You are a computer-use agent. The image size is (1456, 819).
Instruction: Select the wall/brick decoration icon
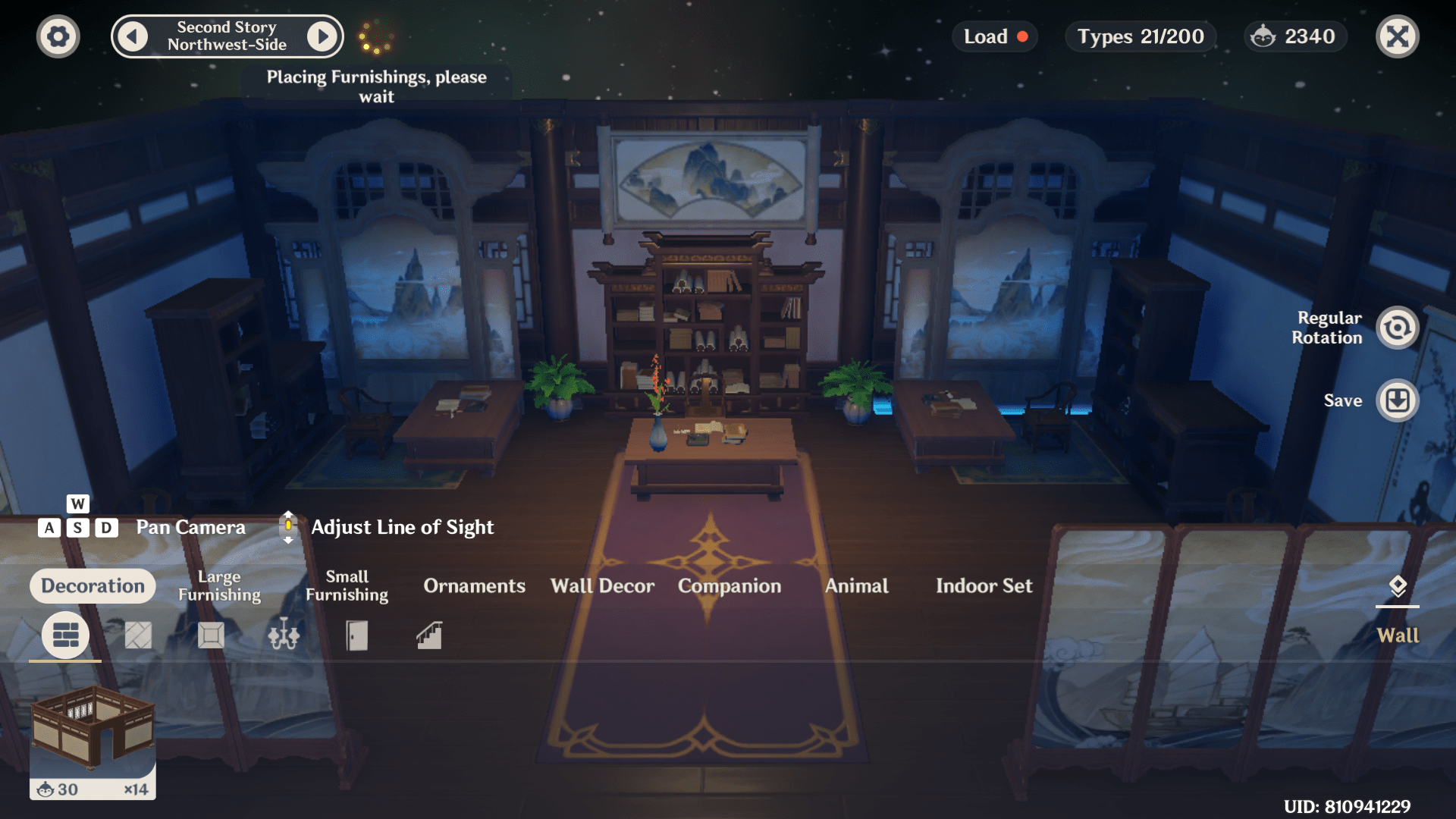click(64, 635)
